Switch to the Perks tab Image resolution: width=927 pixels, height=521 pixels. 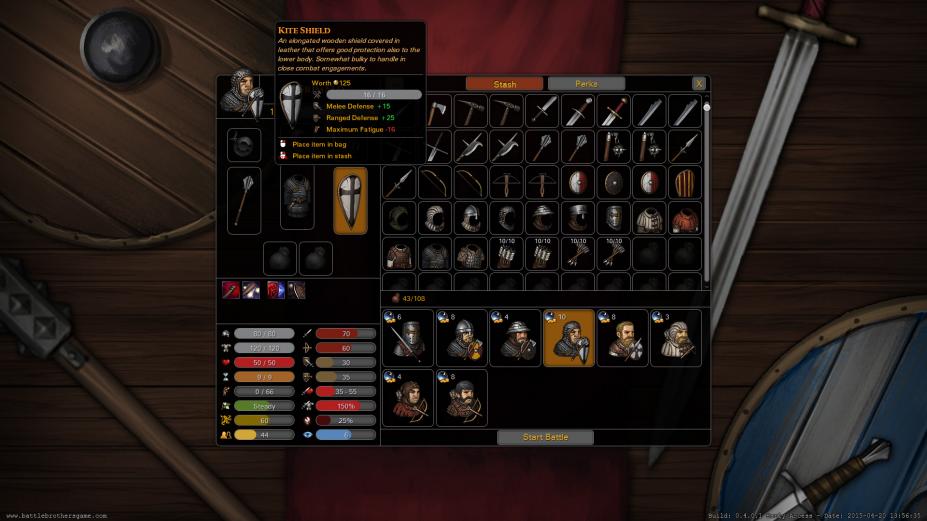(x=586, y=84)
